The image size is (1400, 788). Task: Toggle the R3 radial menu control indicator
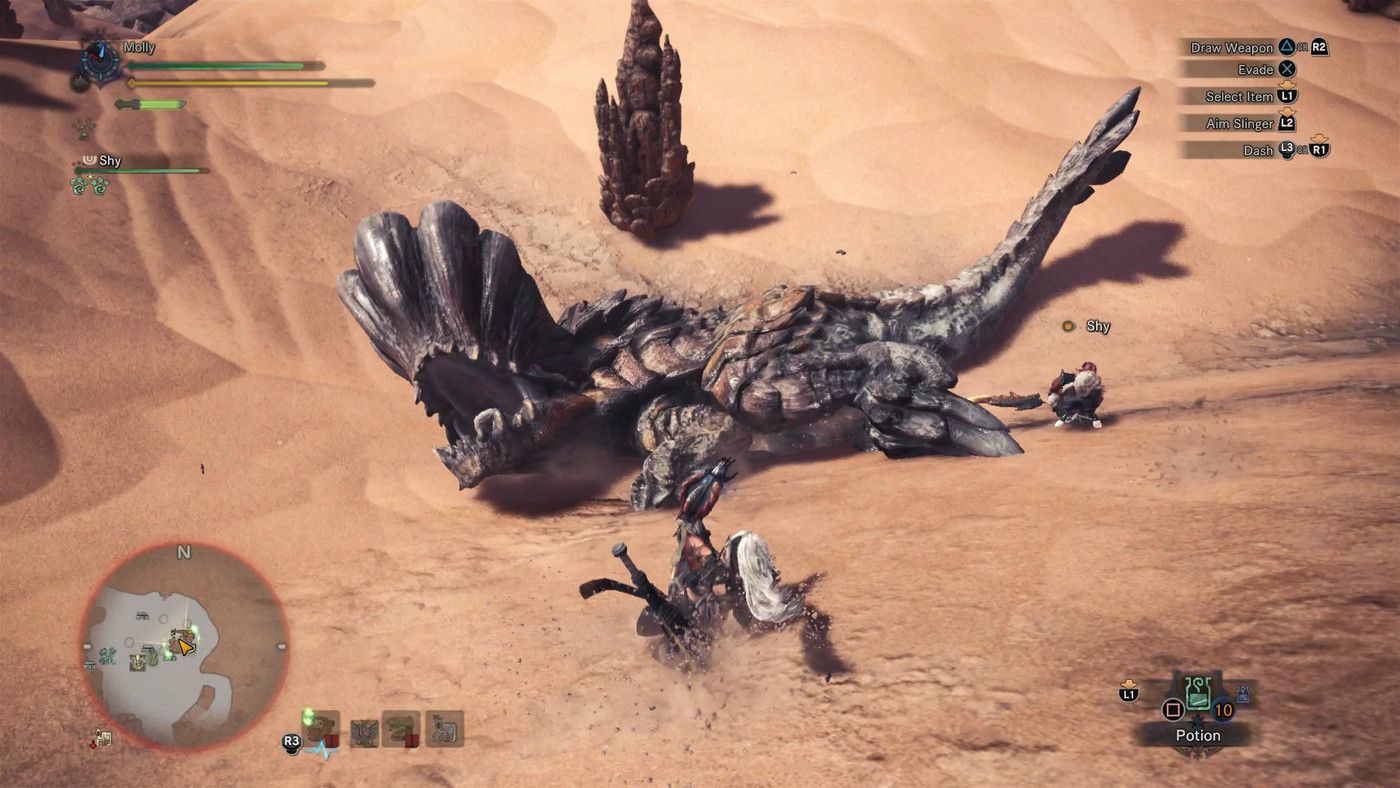click(291, 740)
